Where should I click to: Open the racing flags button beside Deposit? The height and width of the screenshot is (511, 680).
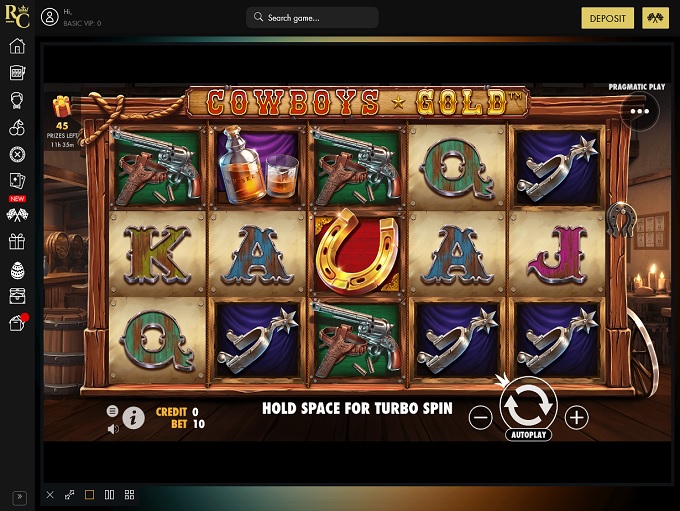coord(656,18)
